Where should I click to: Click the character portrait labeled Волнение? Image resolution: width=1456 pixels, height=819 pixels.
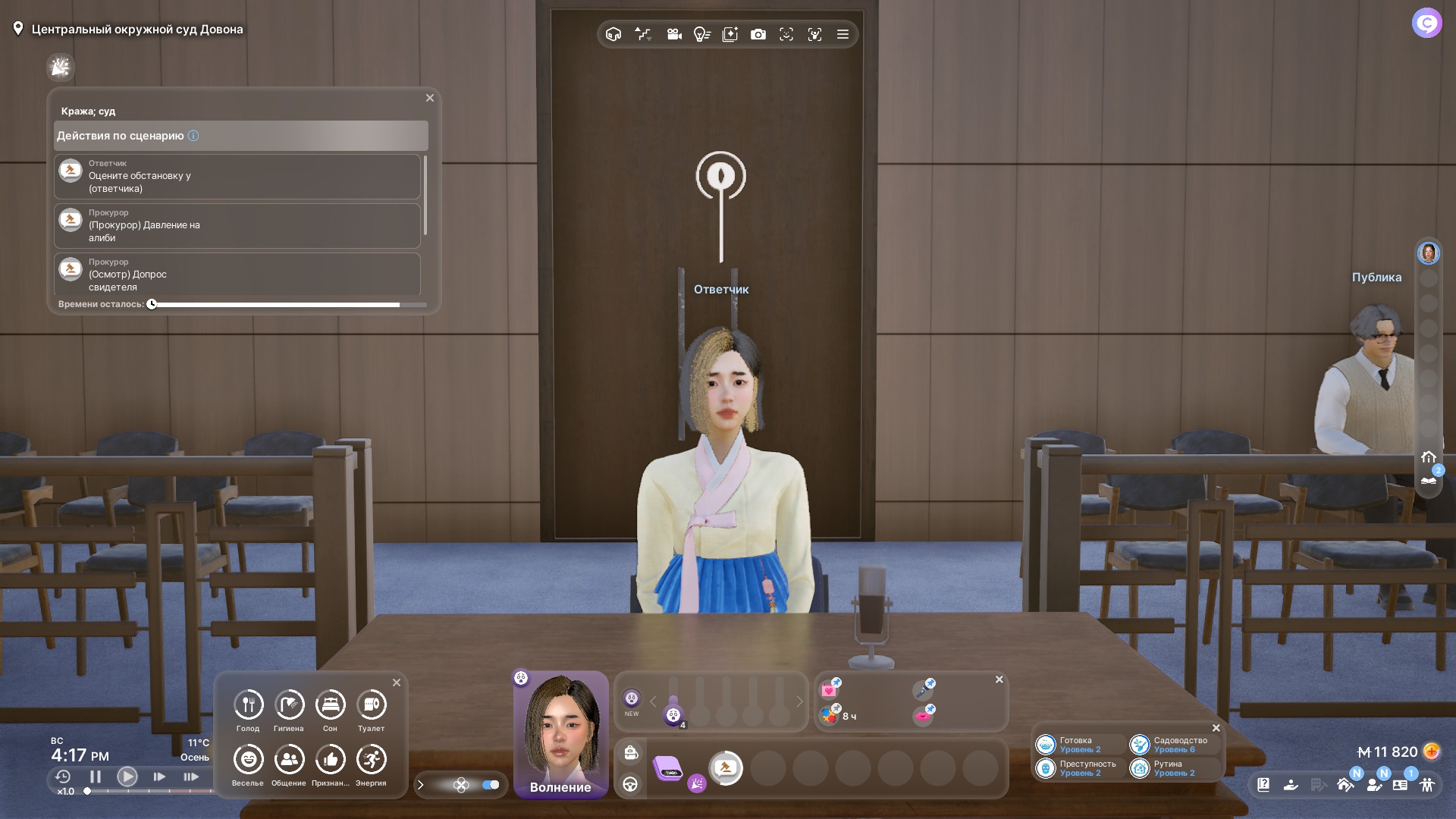[x=561, y=733]
